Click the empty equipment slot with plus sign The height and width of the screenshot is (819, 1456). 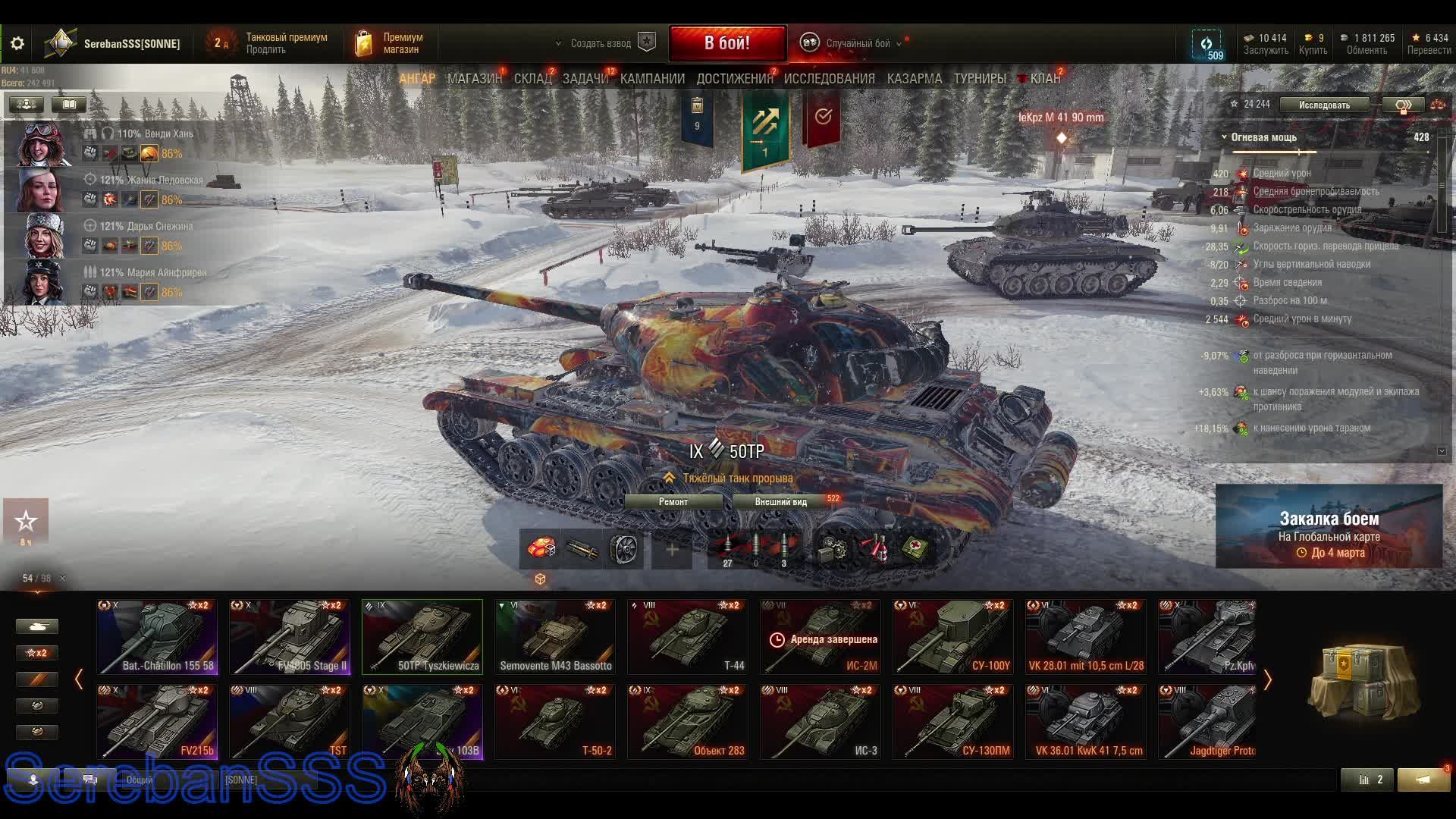672,550
